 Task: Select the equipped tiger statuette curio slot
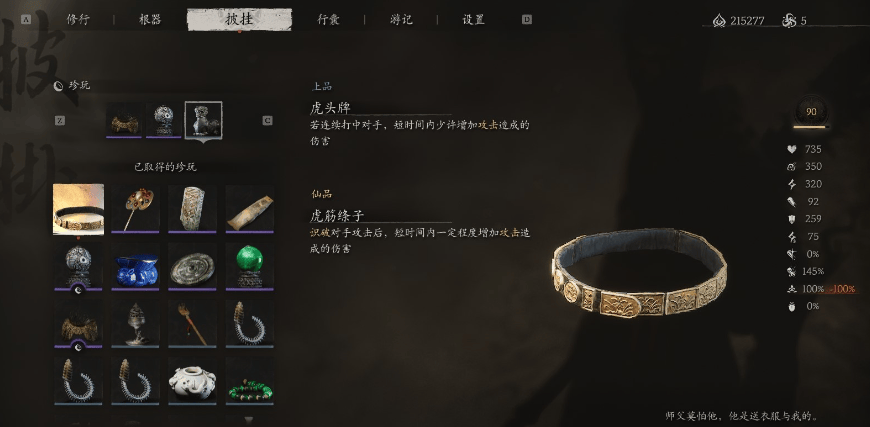[203, 120]
